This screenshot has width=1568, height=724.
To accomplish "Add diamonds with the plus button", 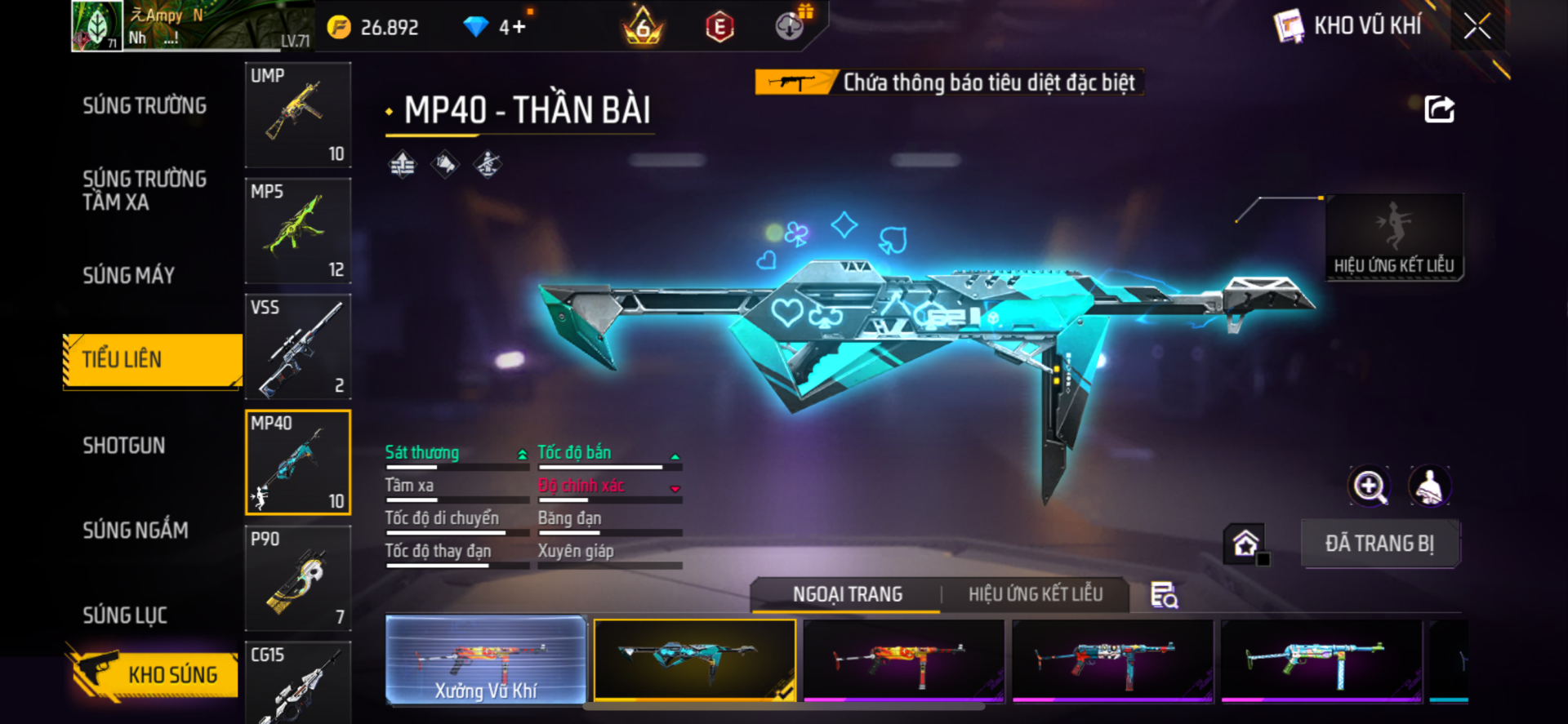I will click(519, 28).
